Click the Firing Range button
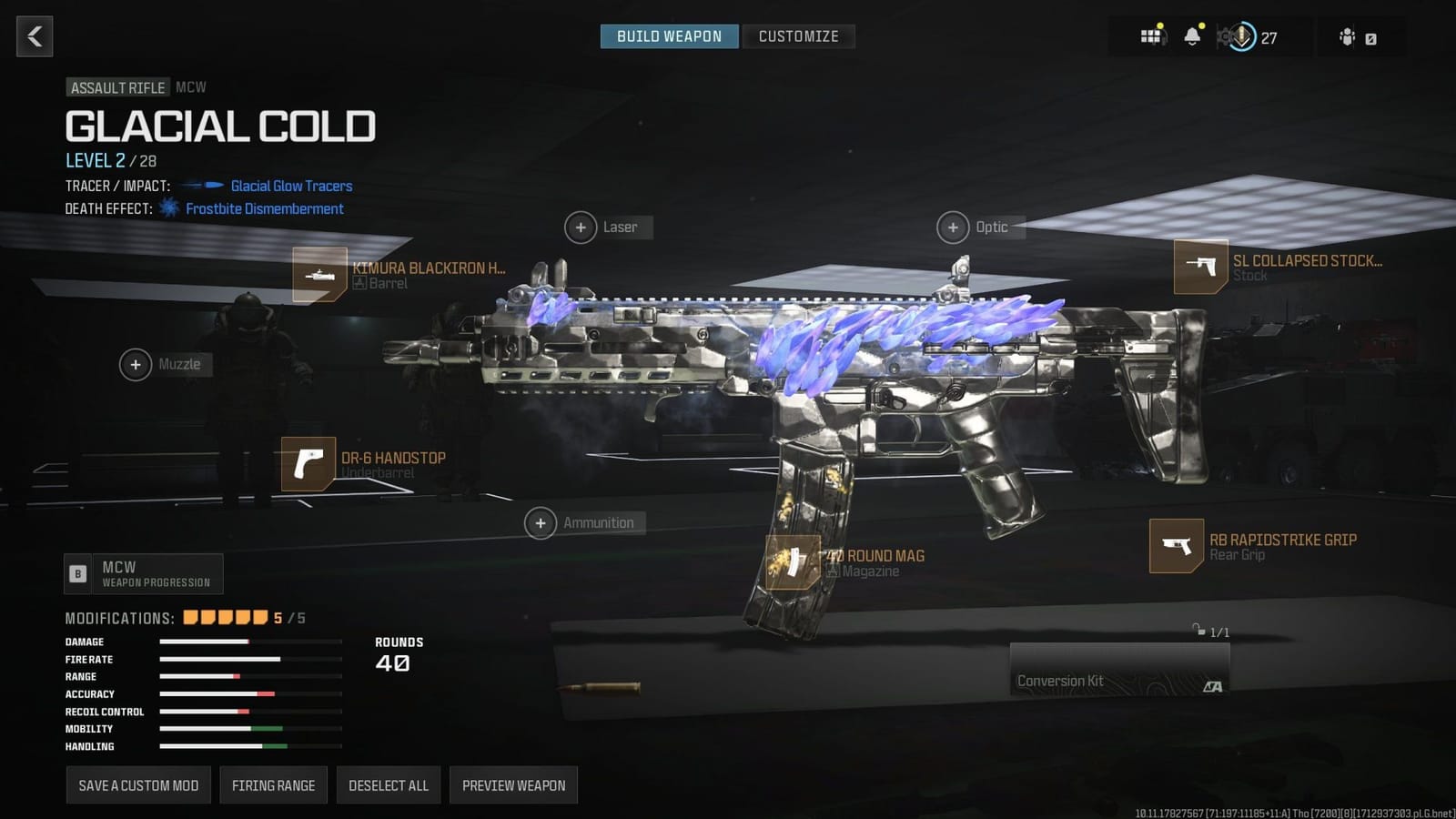The height and width of the screenshot is (819, 1456). pyautogui.click(x=273, y=784)
